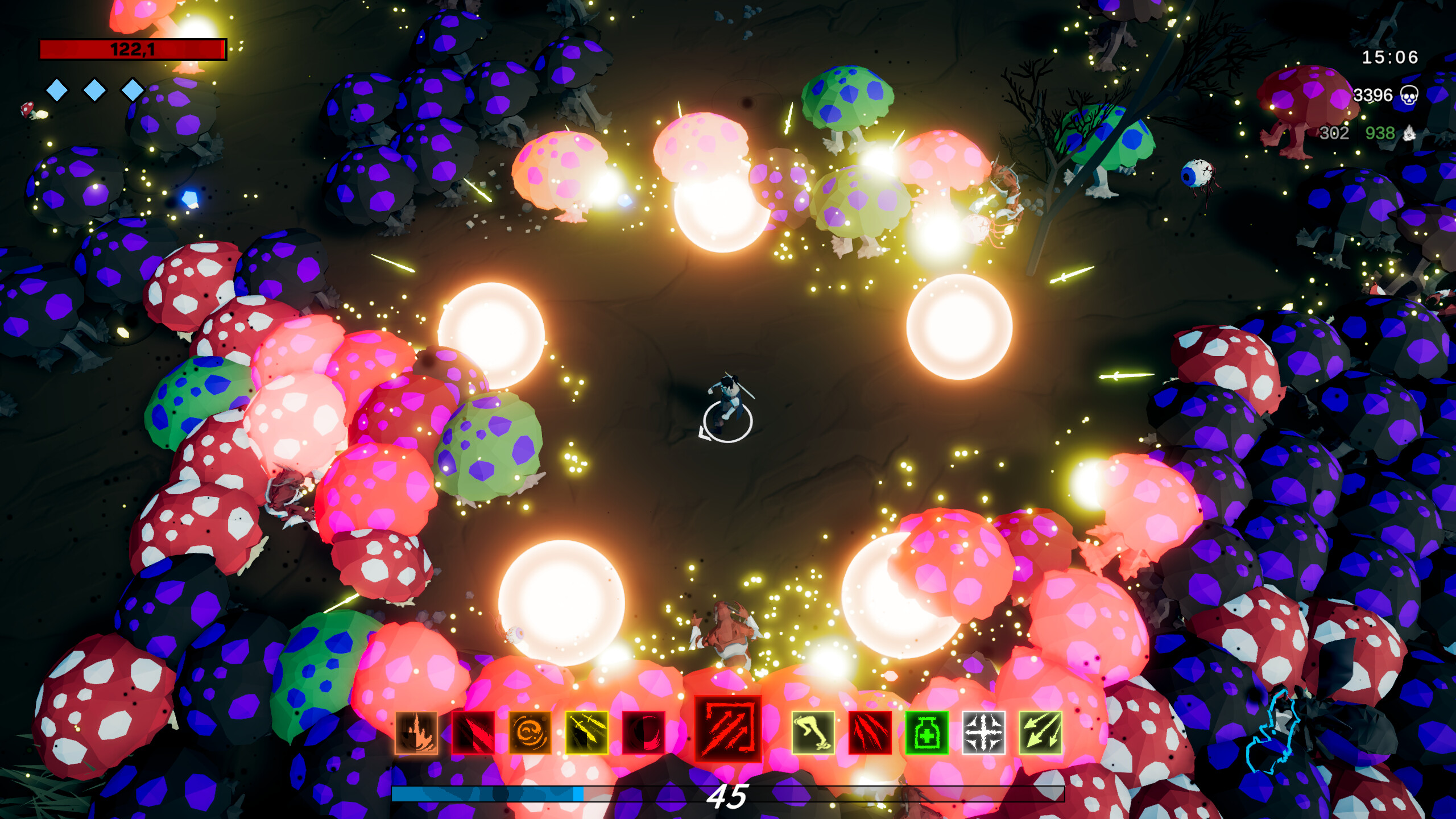The height and width of the screenshot is (819, 1456).
Task: Activate the dark crescent moon skill
Action: coord(643,734)
